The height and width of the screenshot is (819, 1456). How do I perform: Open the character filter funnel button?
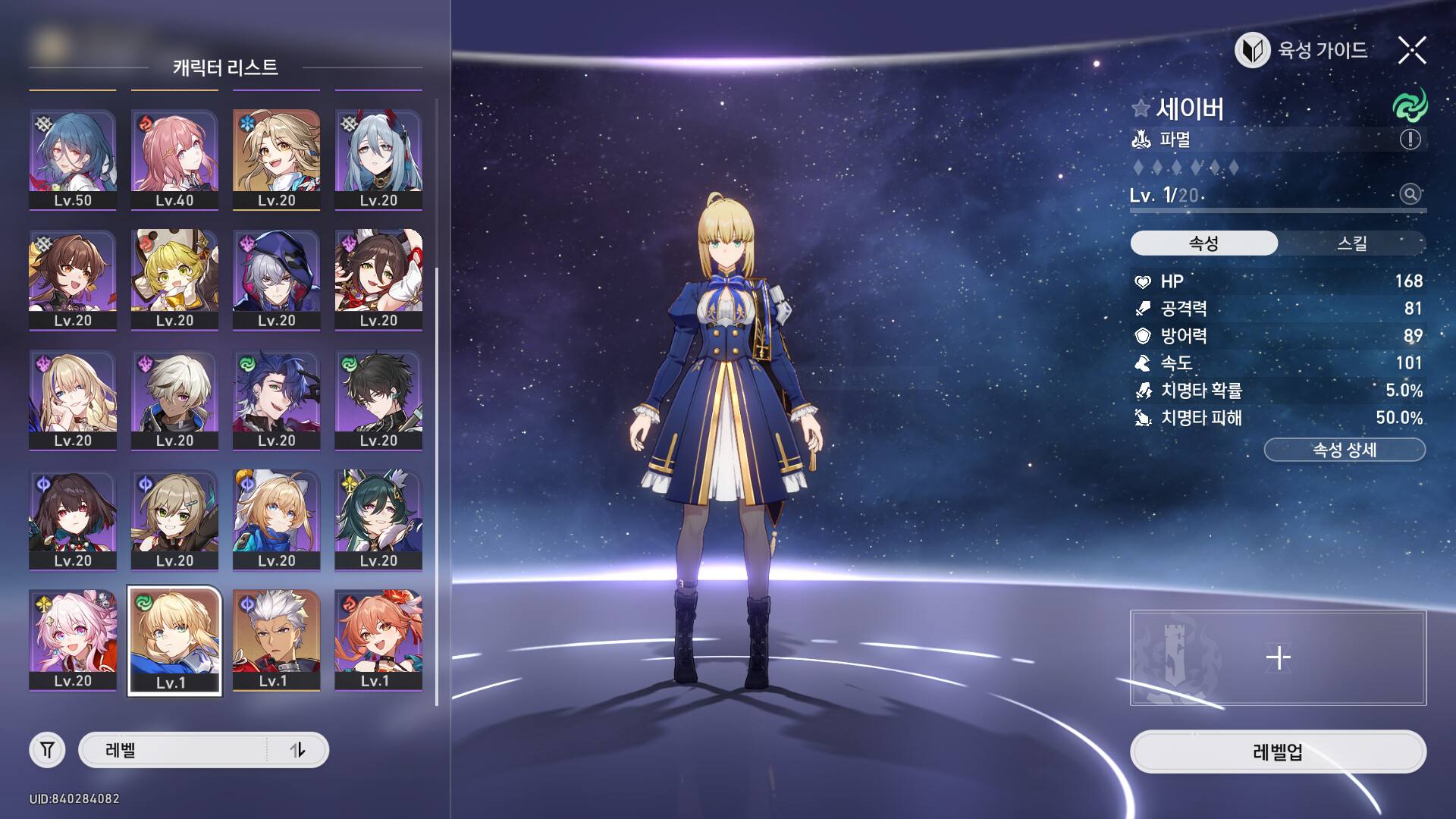pyautogui.click(x=47, y=750)
